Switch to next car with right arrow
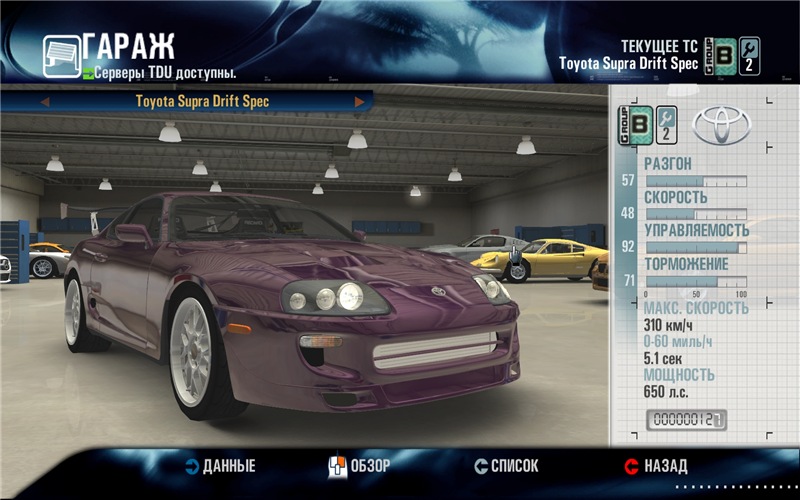The height and width of the screenshot is (500, 800). 359,101
